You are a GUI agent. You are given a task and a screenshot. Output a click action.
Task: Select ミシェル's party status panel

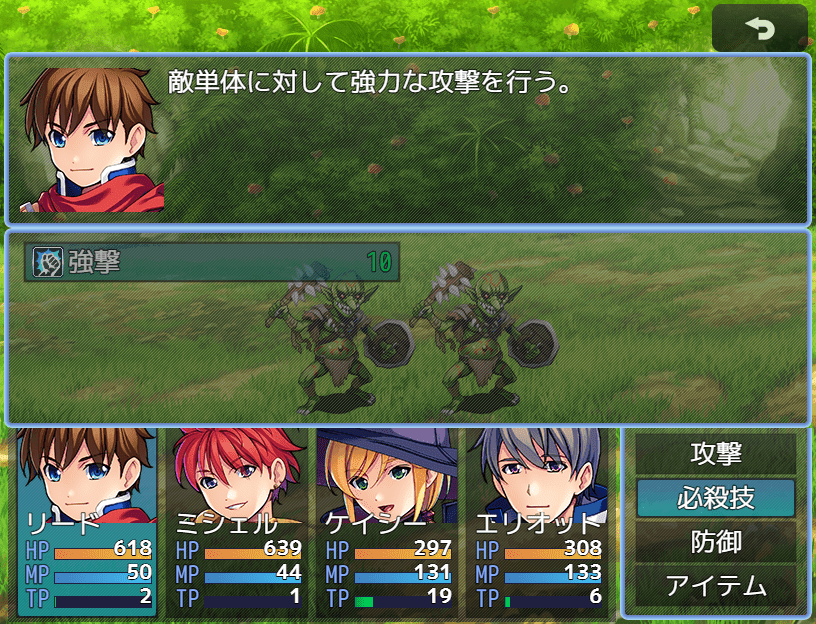(x=237, y=522)
